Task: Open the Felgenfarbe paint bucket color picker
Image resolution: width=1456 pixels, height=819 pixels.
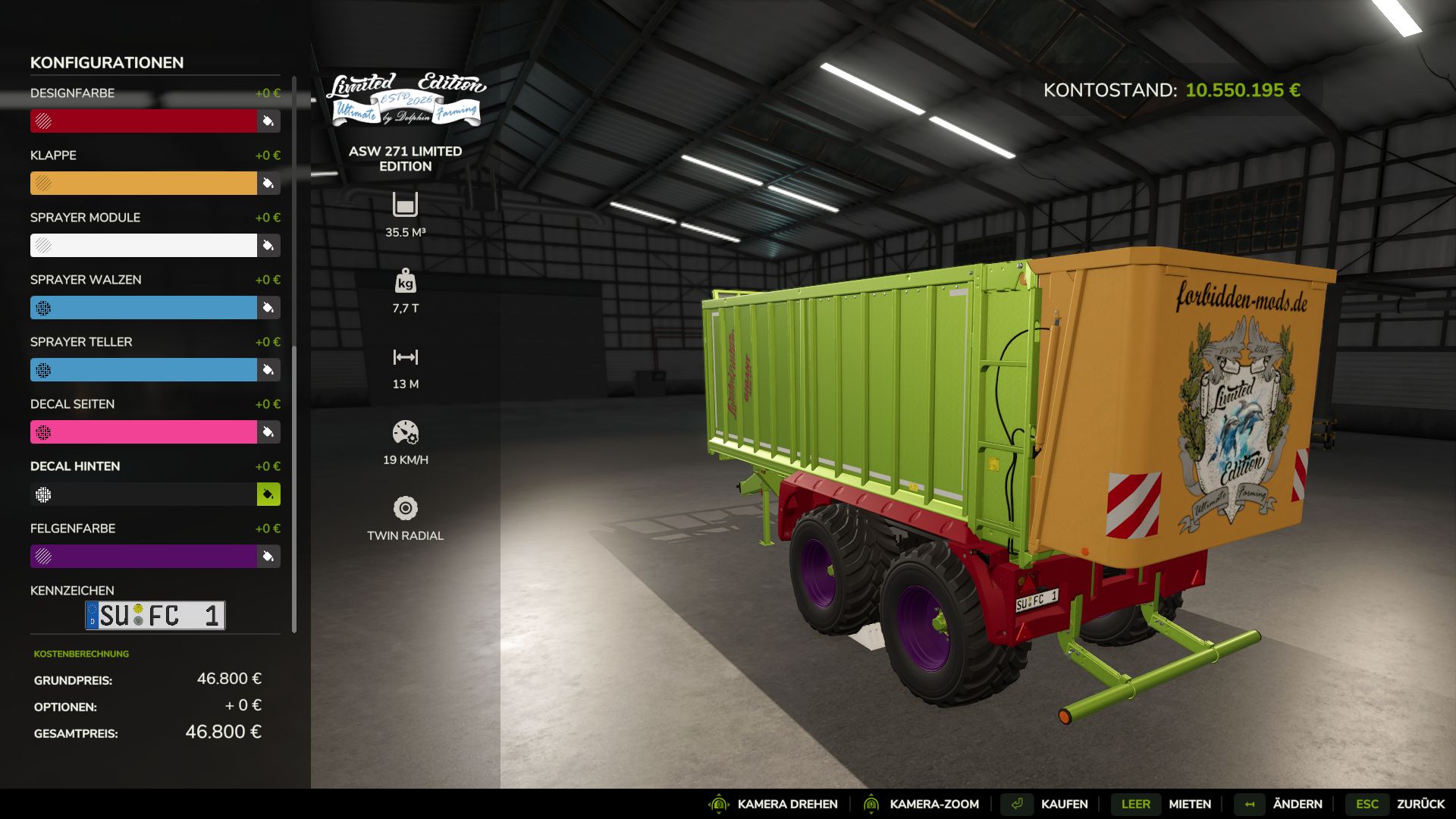Action: pyautogui.click(x=267, y=557)
